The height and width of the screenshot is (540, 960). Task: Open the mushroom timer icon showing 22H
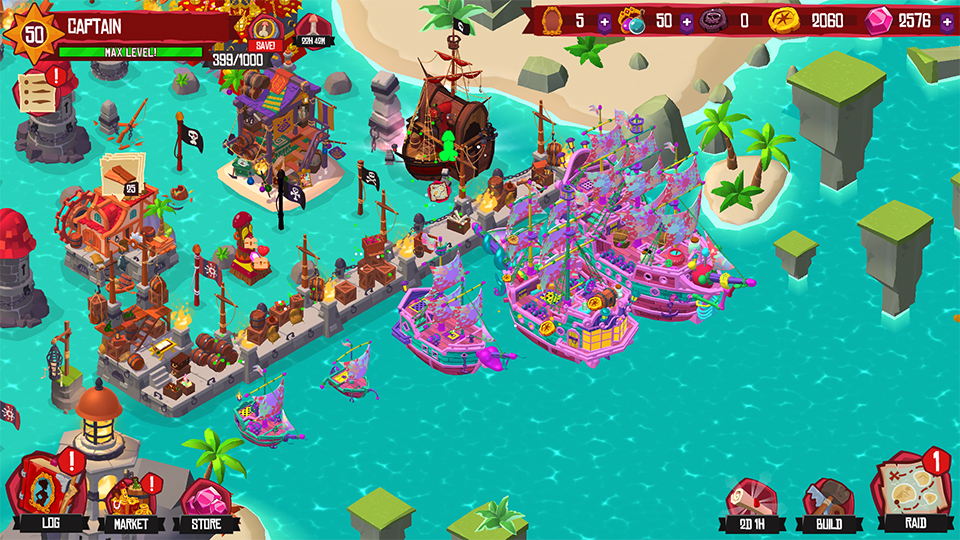point(316,31)
